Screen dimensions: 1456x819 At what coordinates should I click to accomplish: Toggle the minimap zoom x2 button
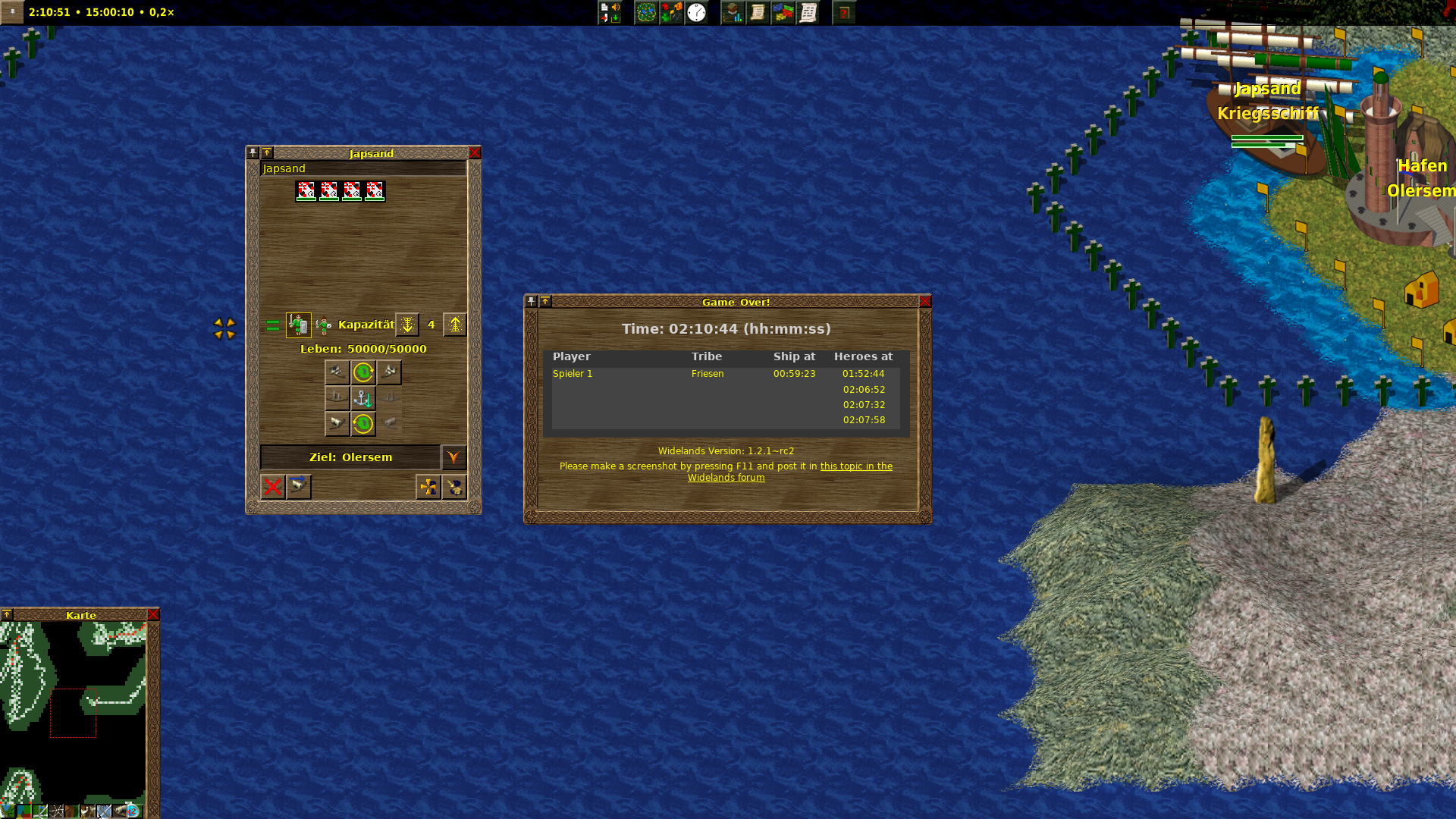click(133, 811)
